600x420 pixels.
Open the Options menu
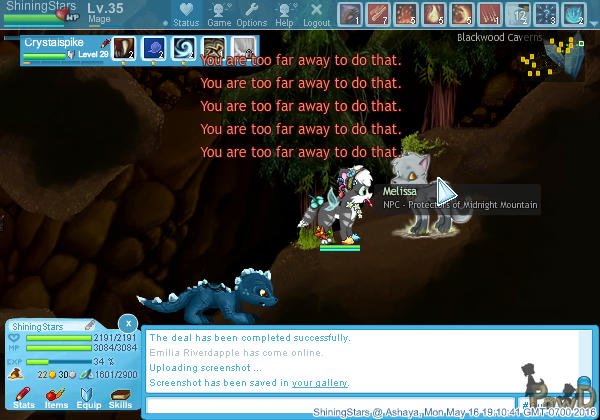(251, 13)
